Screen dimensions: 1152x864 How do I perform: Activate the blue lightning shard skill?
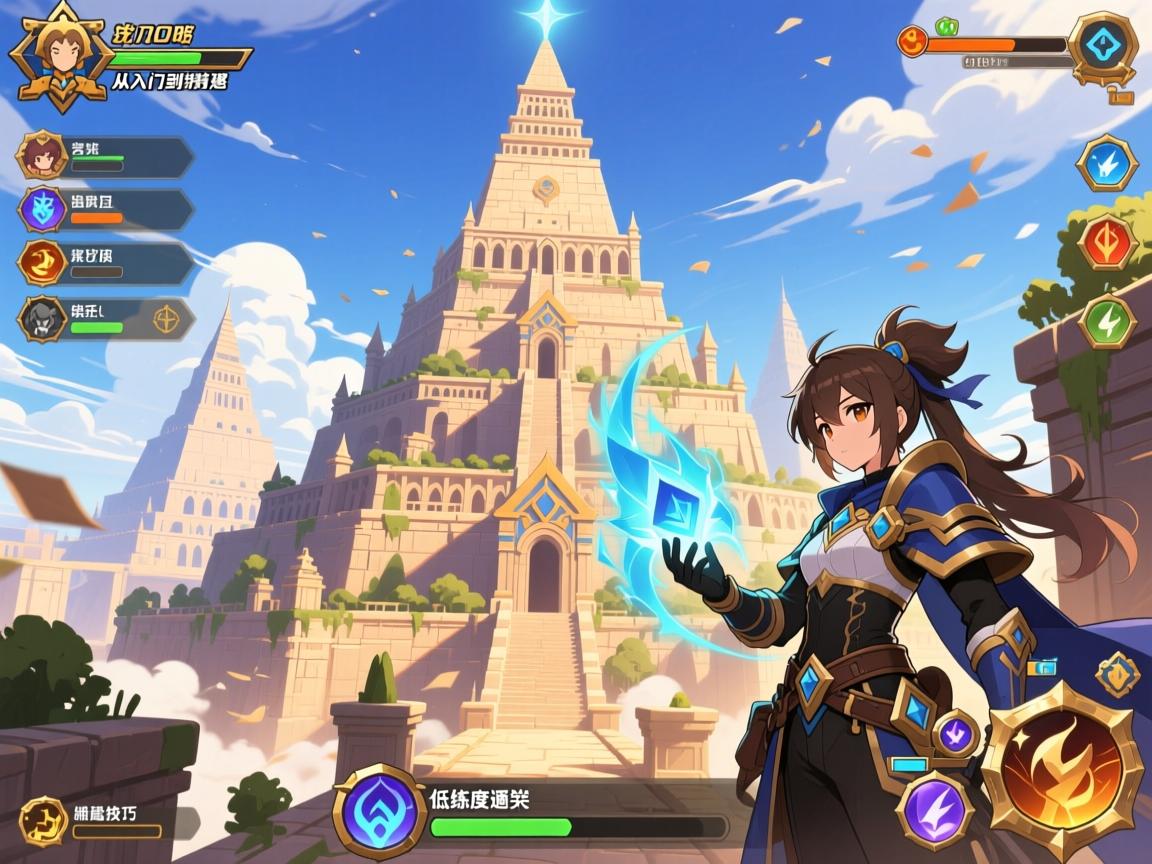(1107, 163)
